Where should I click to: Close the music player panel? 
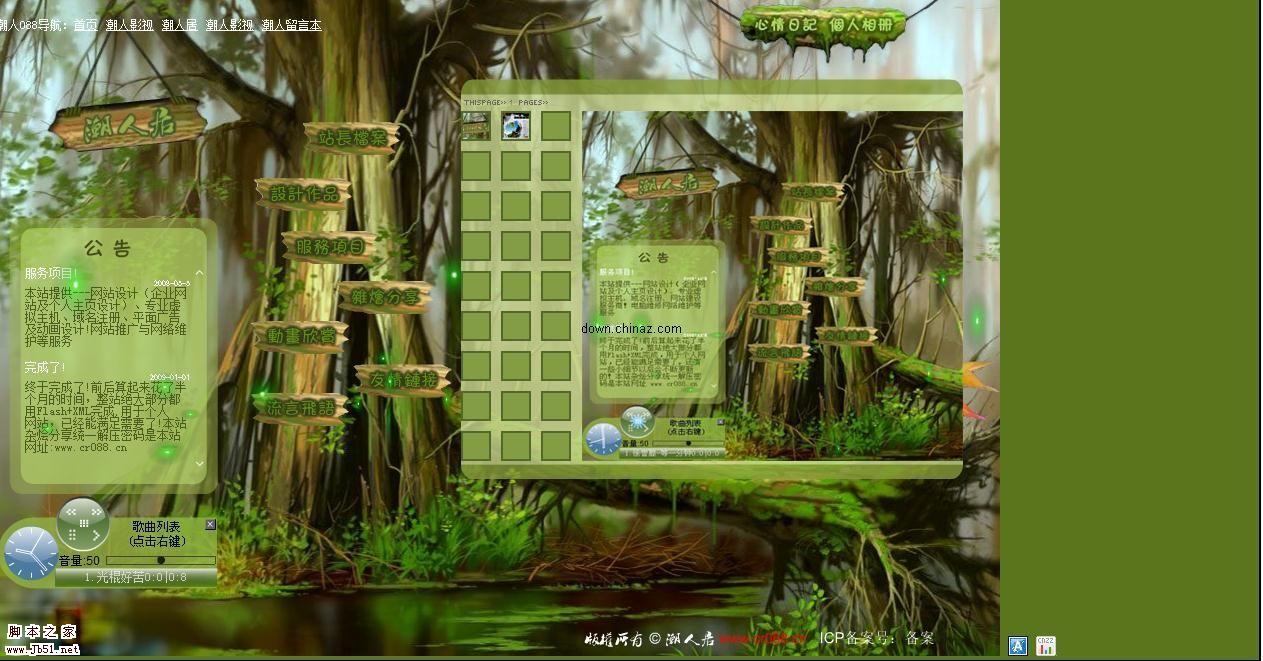210,525
